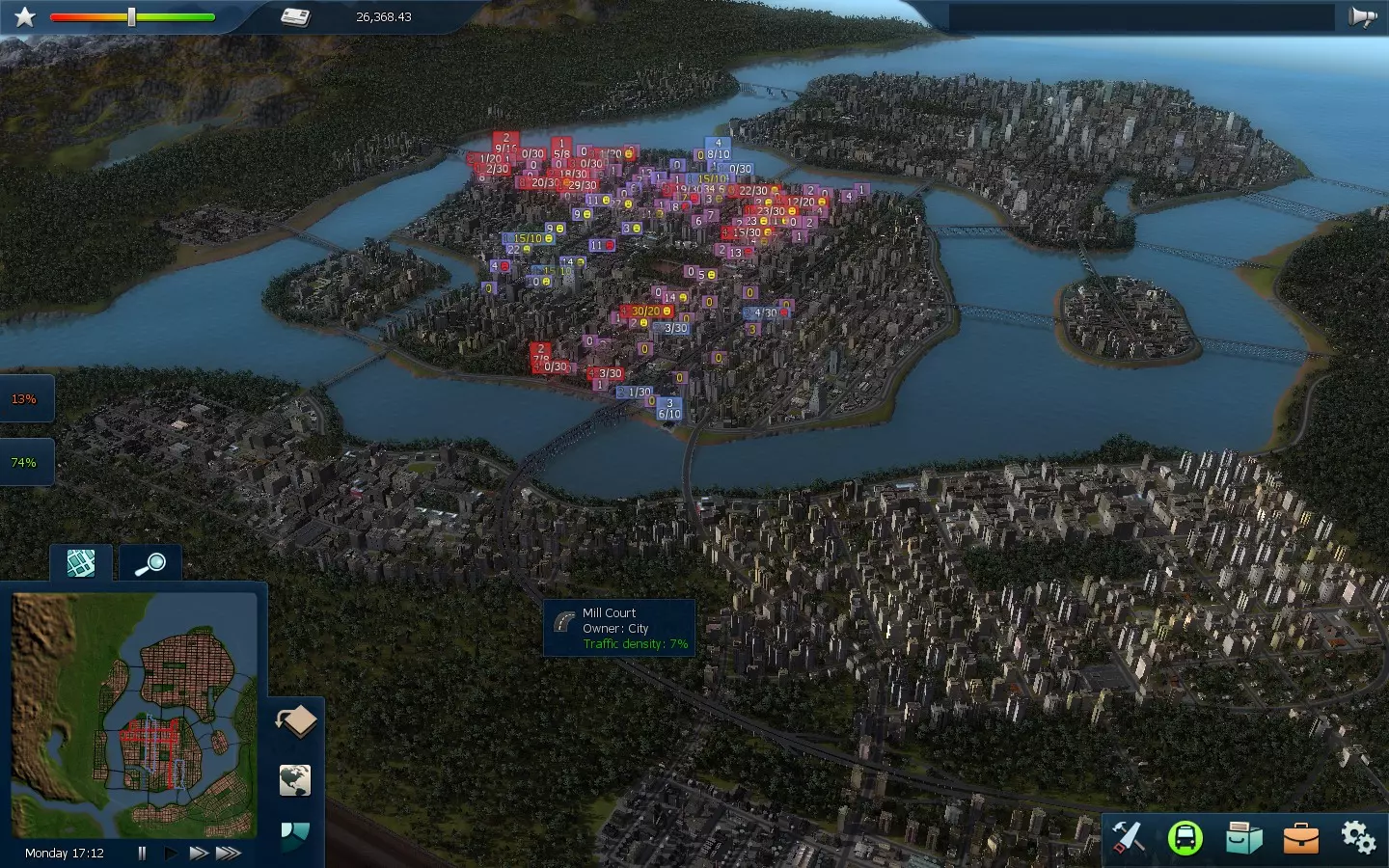Open the orange briefcase company menu
The height and width of the screenshot is (868, 1389).
pos(1300,837)
